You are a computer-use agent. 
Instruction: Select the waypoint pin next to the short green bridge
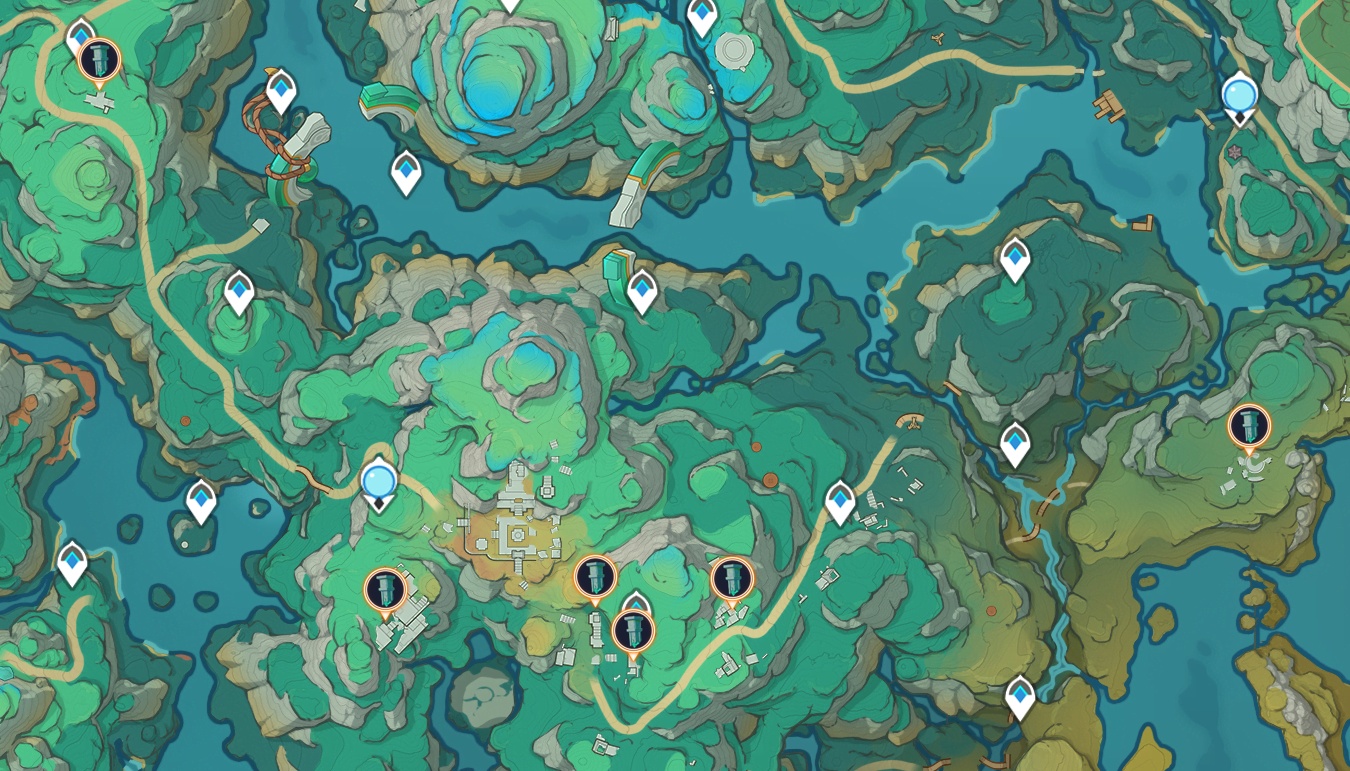point(642,290)
